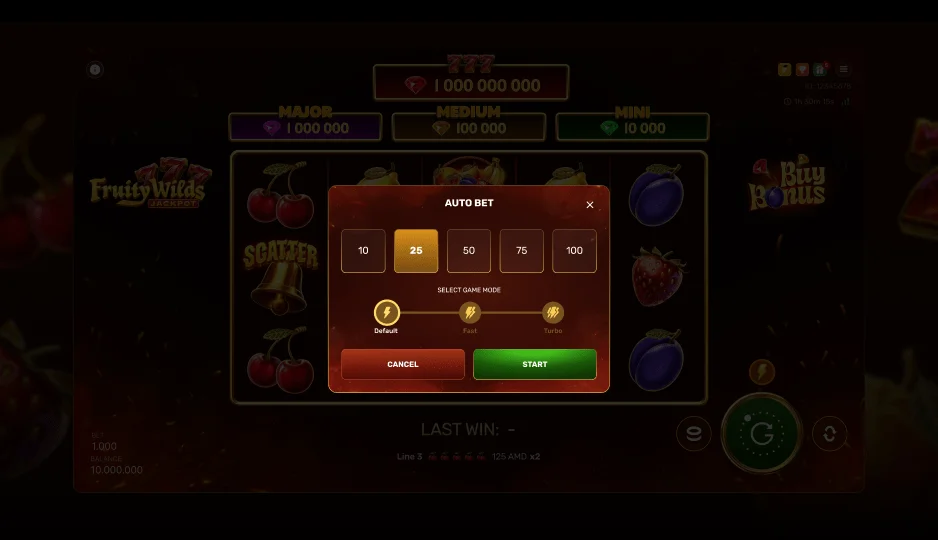Switch game mode to Fast
938x540 pixels.
pyautogui.click(x=469, y=314)
